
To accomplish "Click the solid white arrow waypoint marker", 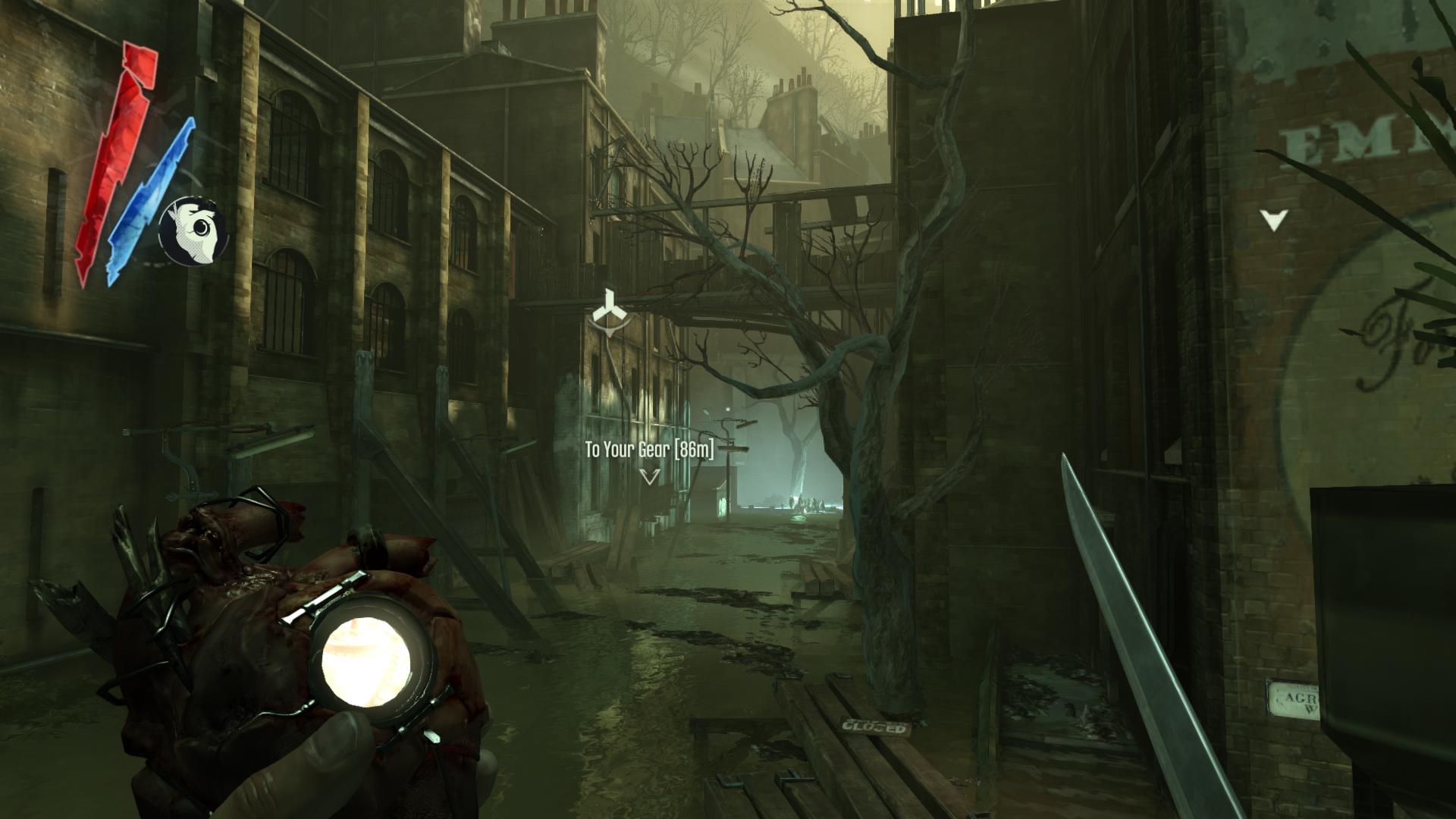I will (x=1274, y=220).
